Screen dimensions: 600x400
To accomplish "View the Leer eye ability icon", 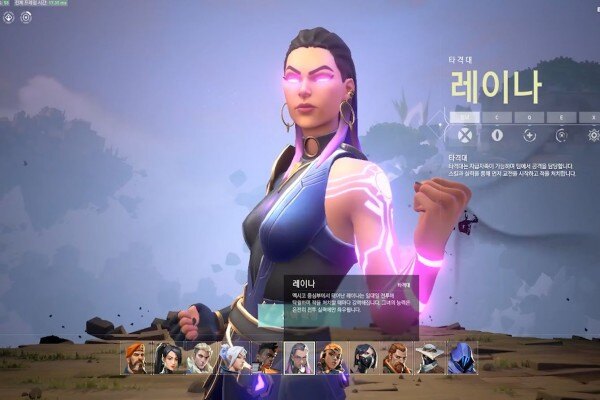I will [497, 136].
